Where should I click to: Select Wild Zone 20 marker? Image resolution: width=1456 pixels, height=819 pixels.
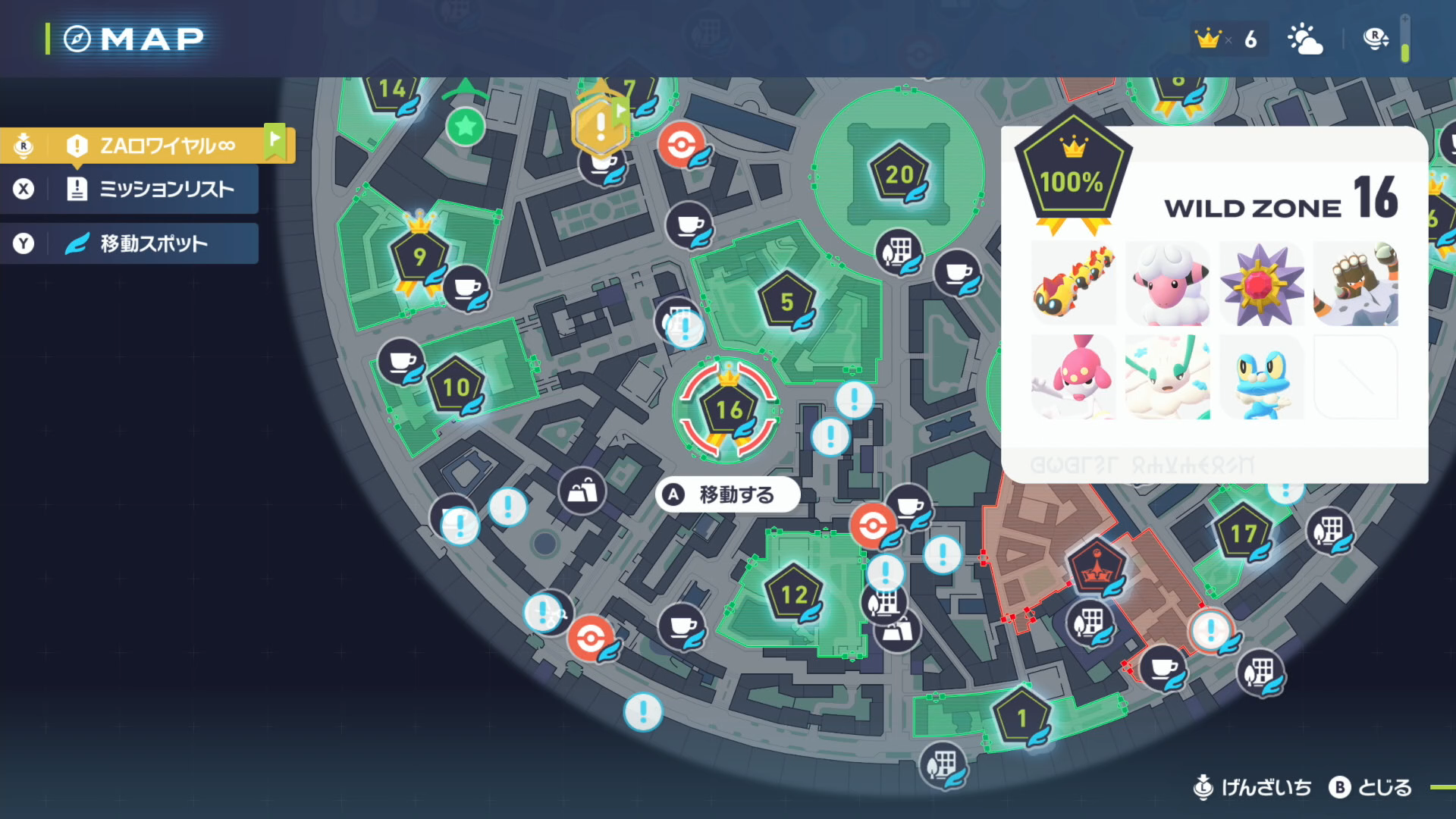[x=899, y=174]
